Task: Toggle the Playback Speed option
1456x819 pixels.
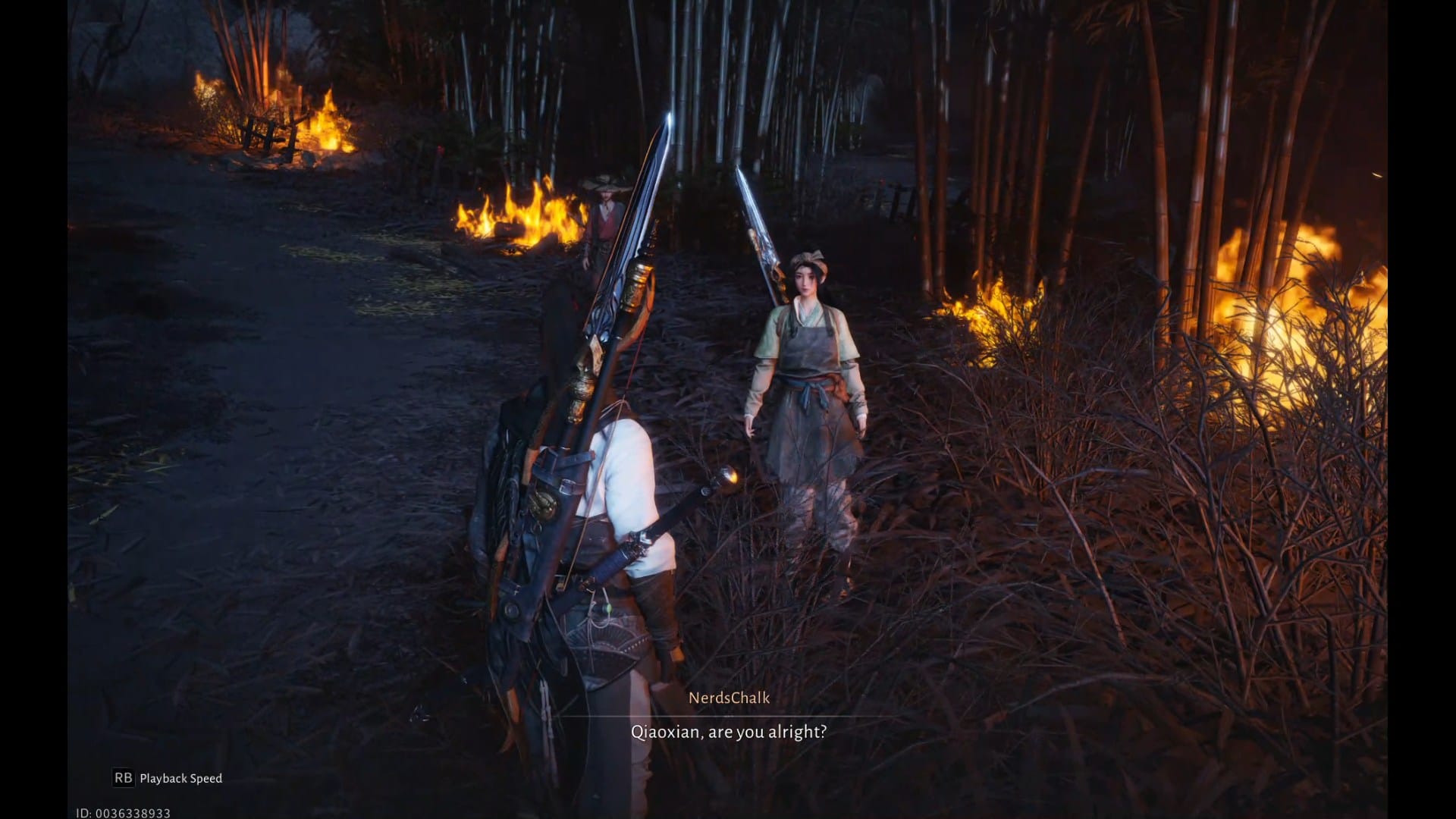Action: (168, 778)
